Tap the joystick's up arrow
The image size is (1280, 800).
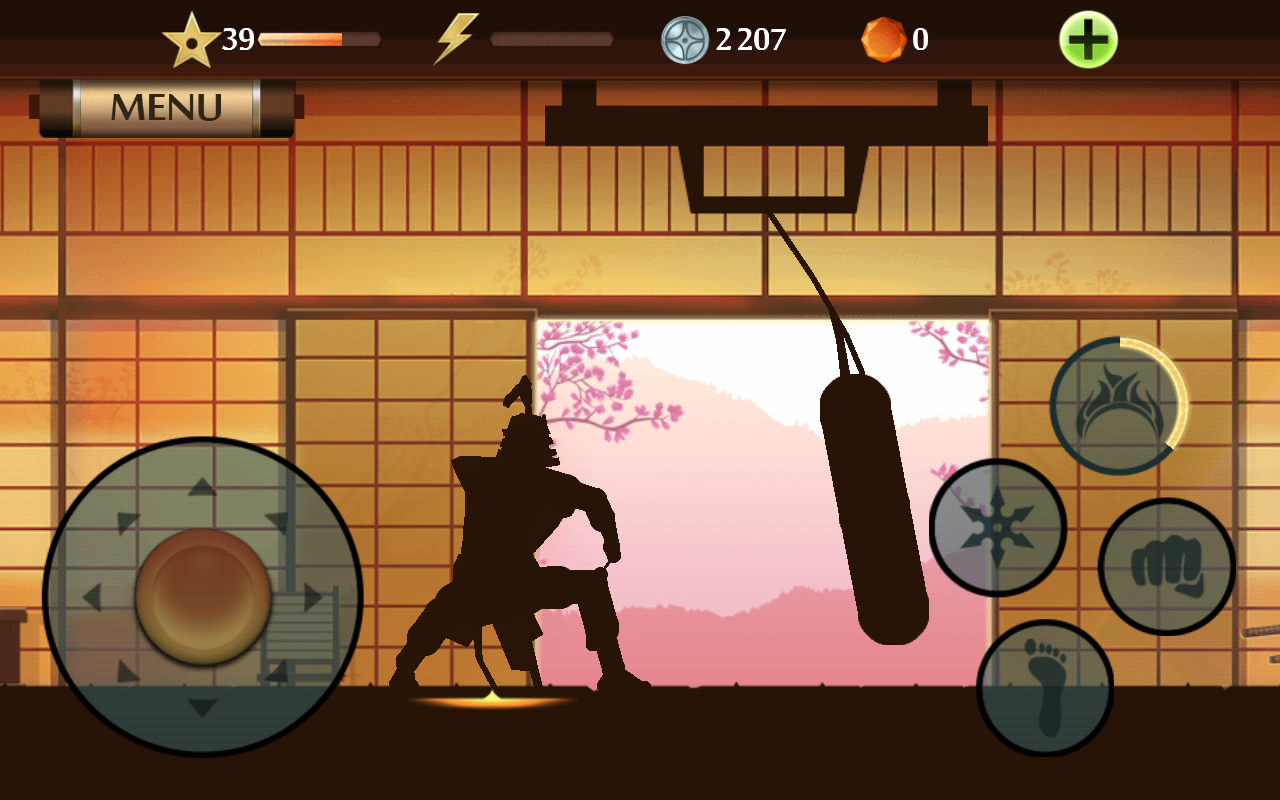203,487
